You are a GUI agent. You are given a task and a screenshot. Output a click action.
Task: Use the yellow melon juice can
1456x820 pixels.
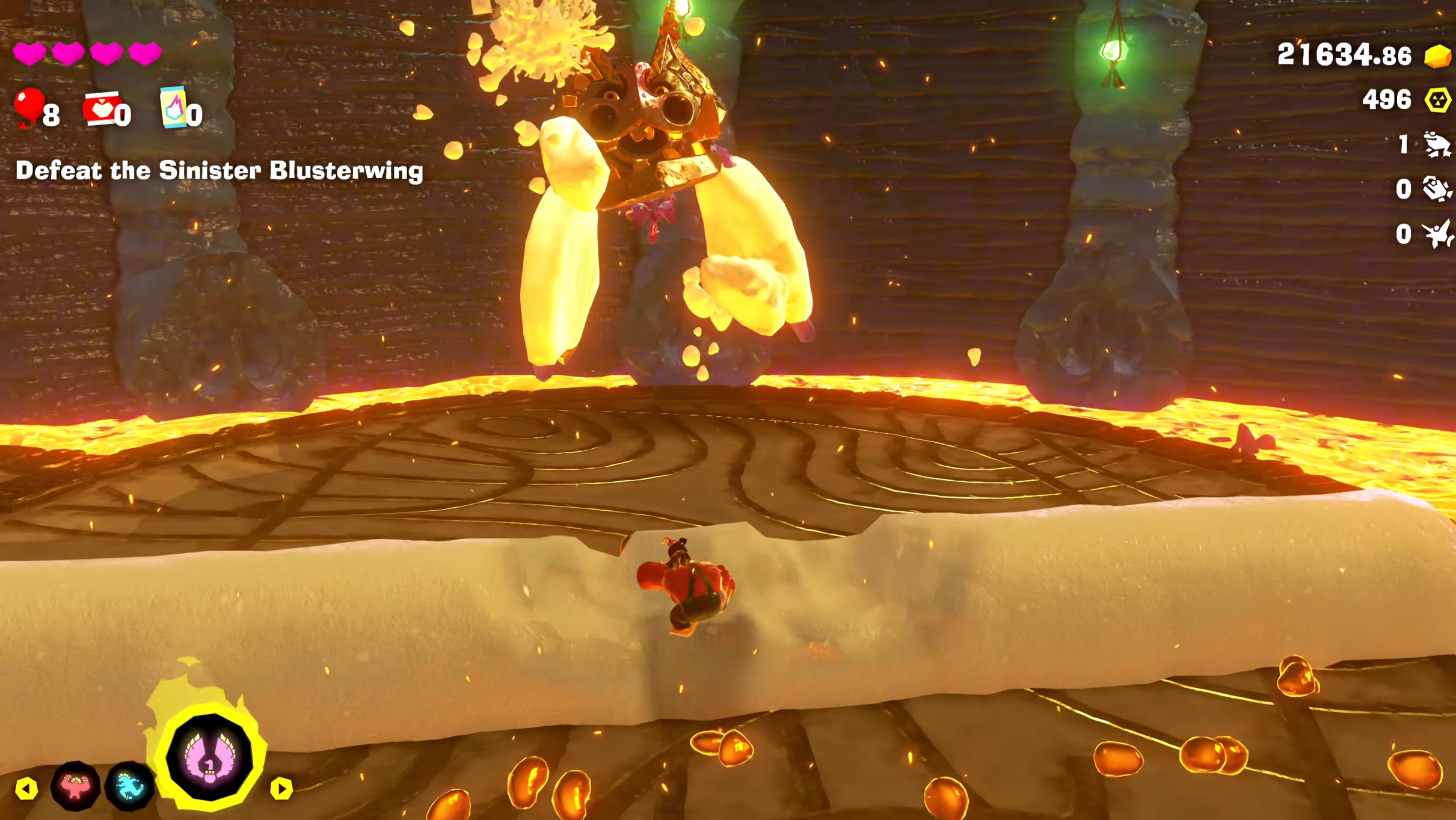point(174,107)
